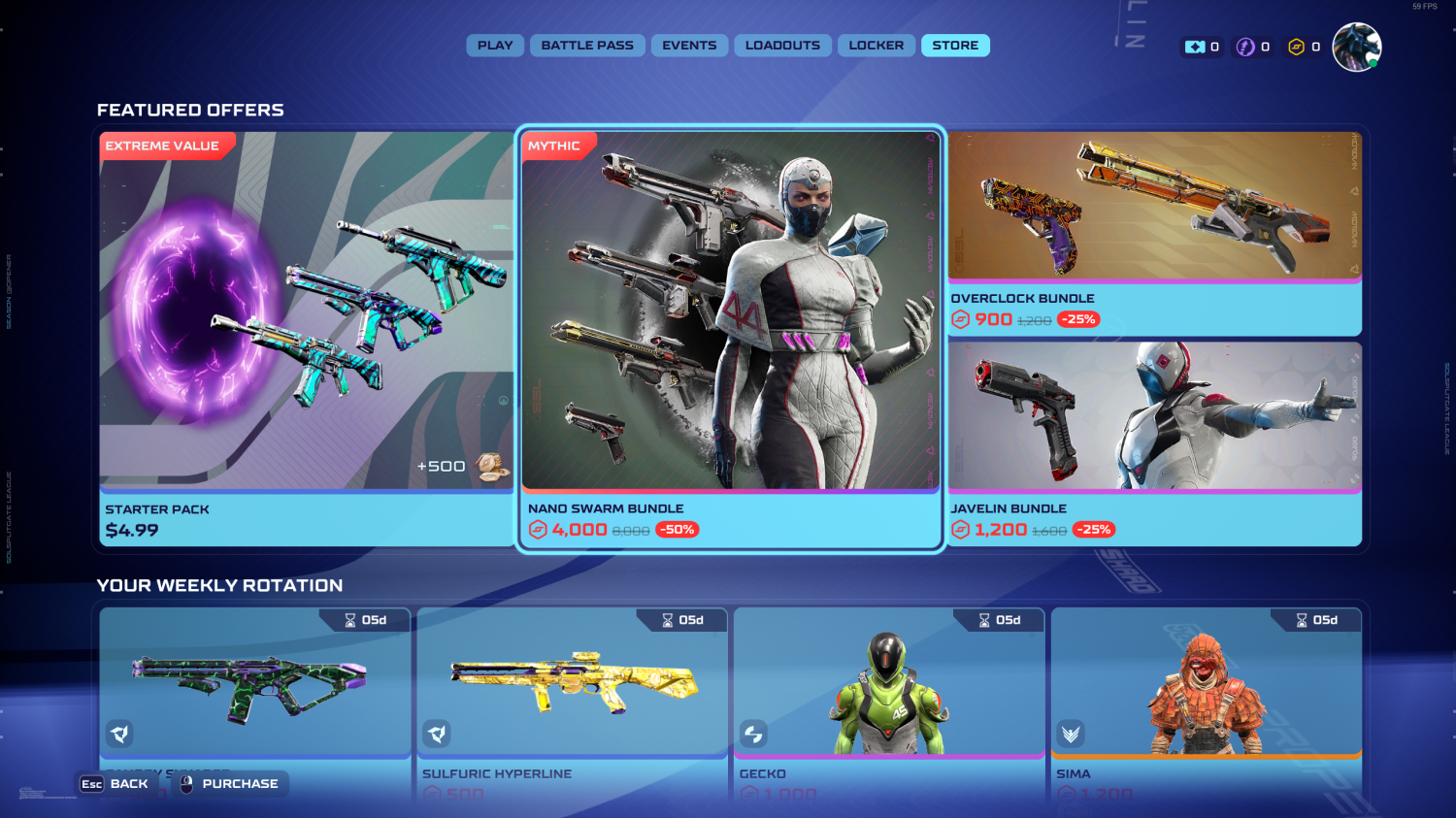Click the purple coin currency icon
The image size is (1456, 818).
coord(1246,46)
